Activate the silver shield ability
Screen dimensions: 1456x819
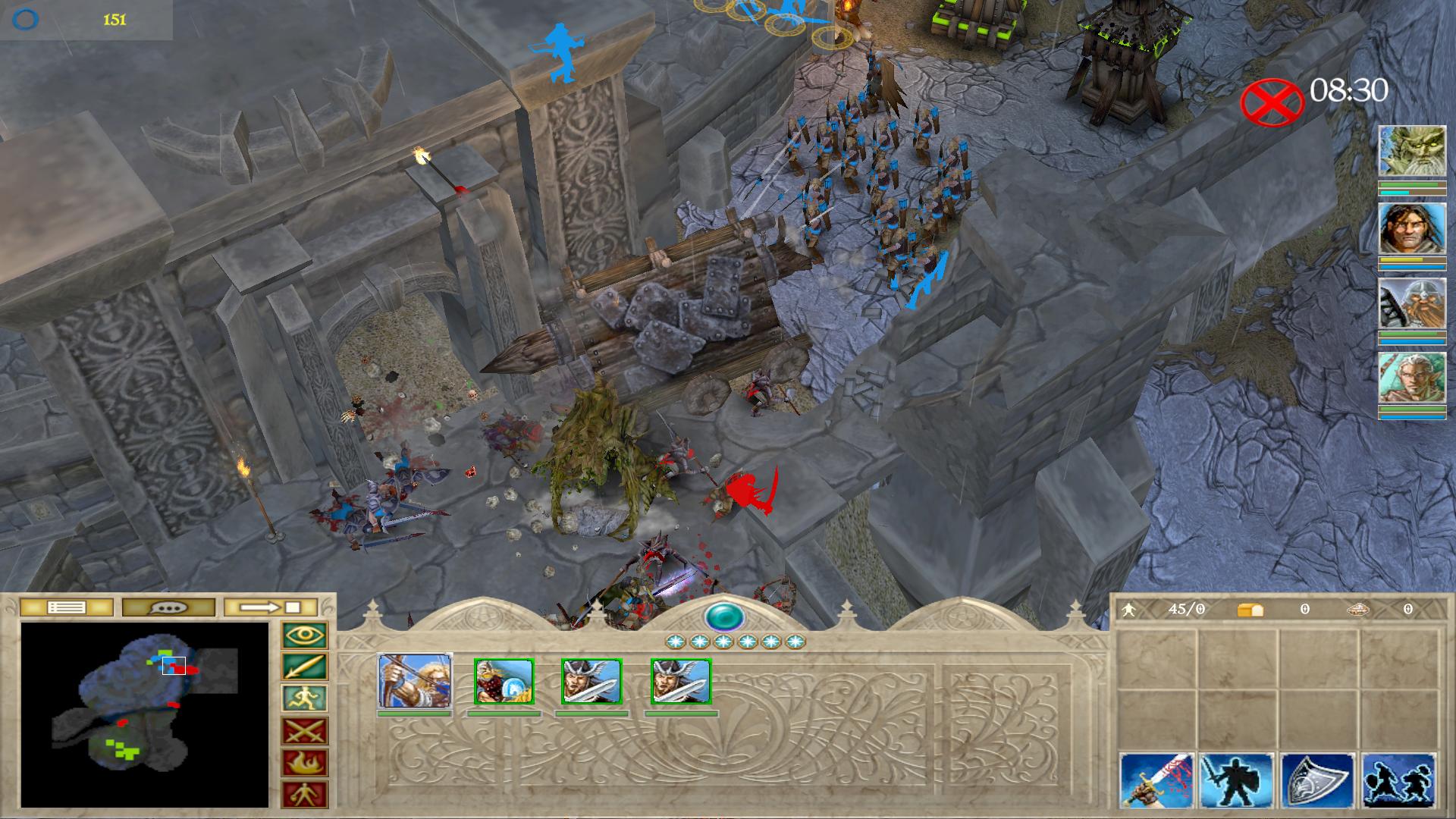[x=1318, y=781]
